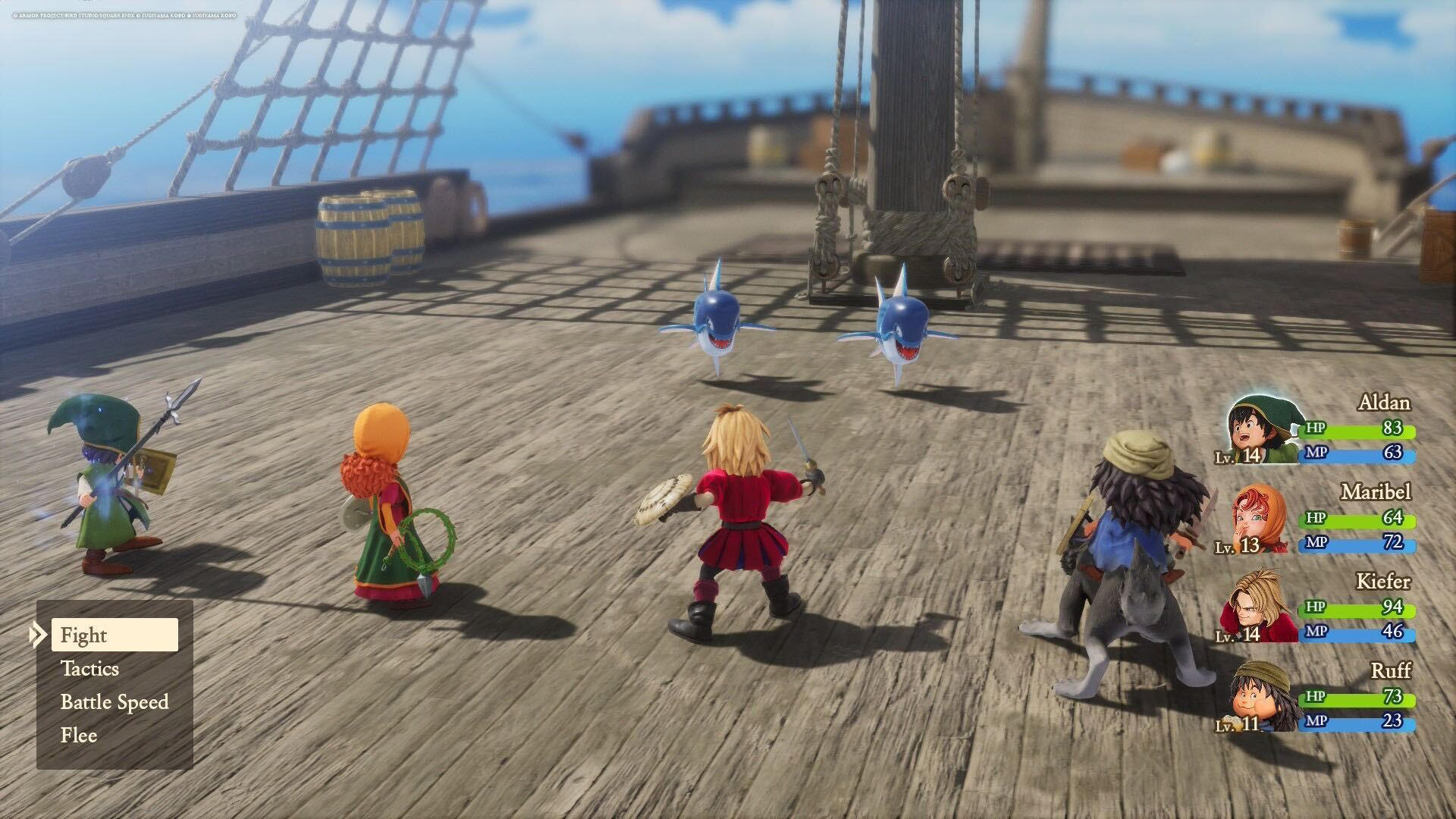Select the Fight command
This screenshot has width=1456, height=819.
114,635
